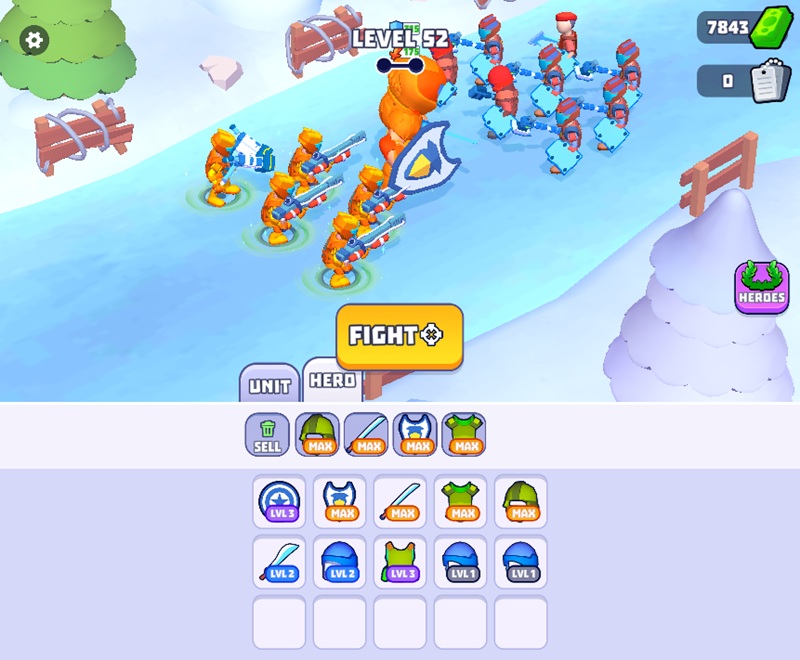The width and height of the screenshot is (800, 660).
Task: Tap the paper documents counter icon
Action: (x=765, y=82)
